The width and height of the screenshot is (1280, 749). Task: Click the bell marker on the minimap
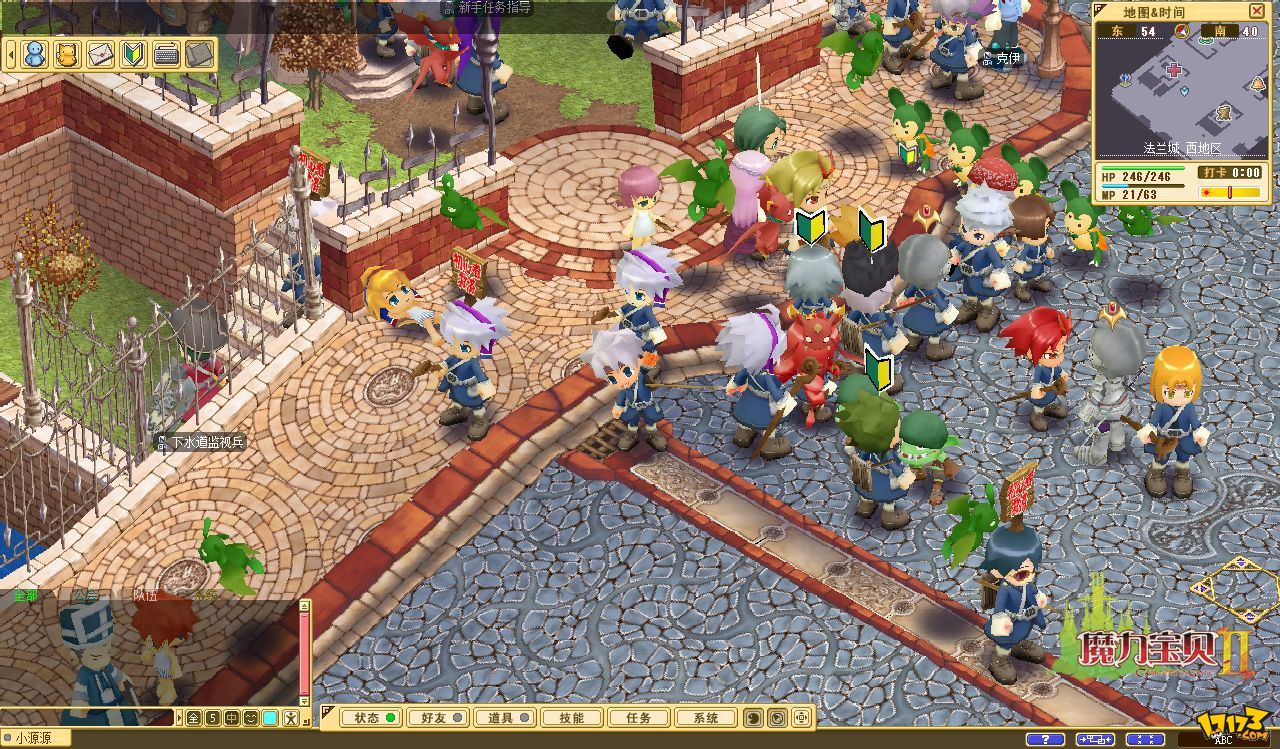[1256, 83]
